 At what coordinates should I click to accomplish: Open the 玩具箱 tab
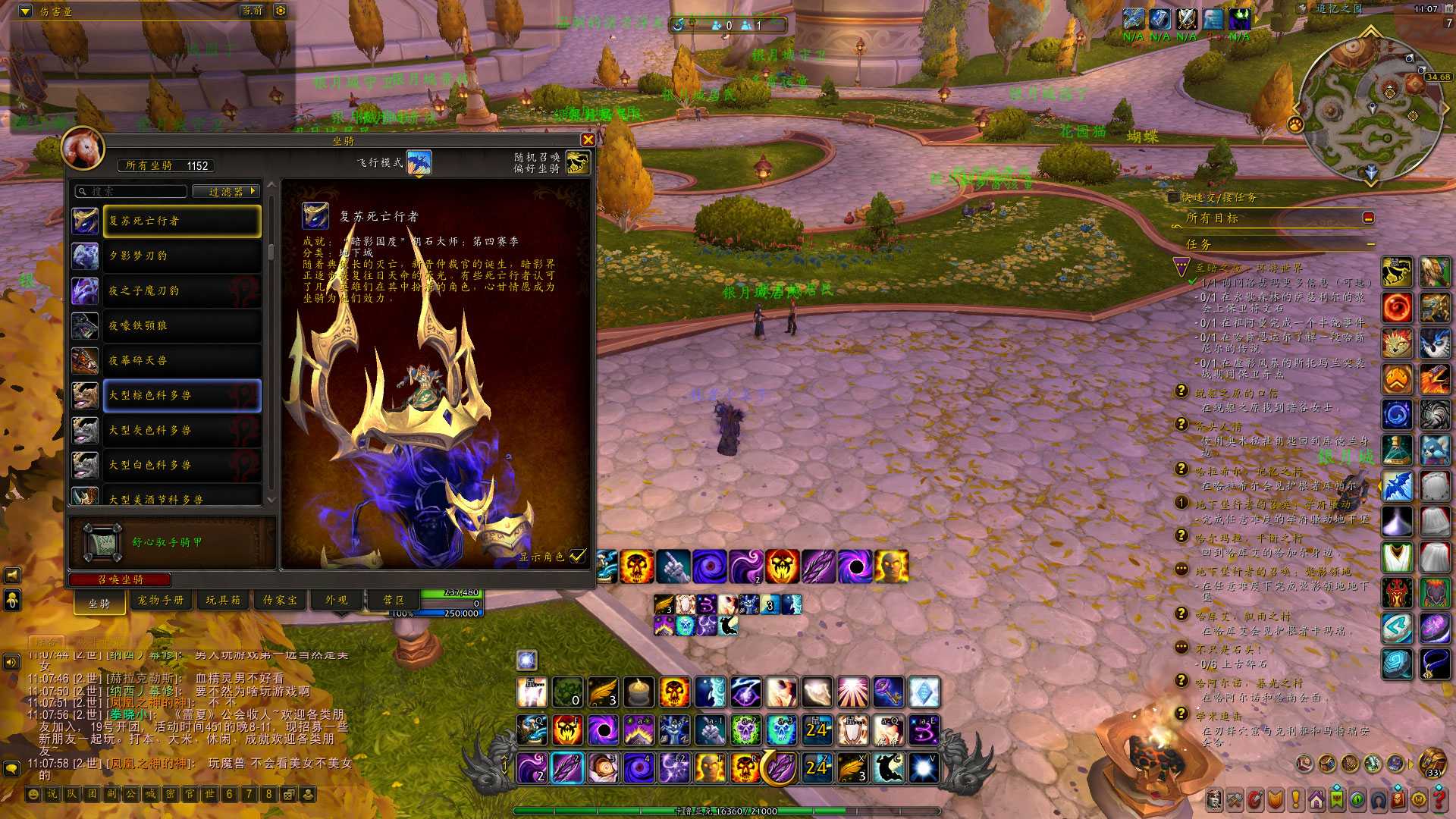coord(223,600)
